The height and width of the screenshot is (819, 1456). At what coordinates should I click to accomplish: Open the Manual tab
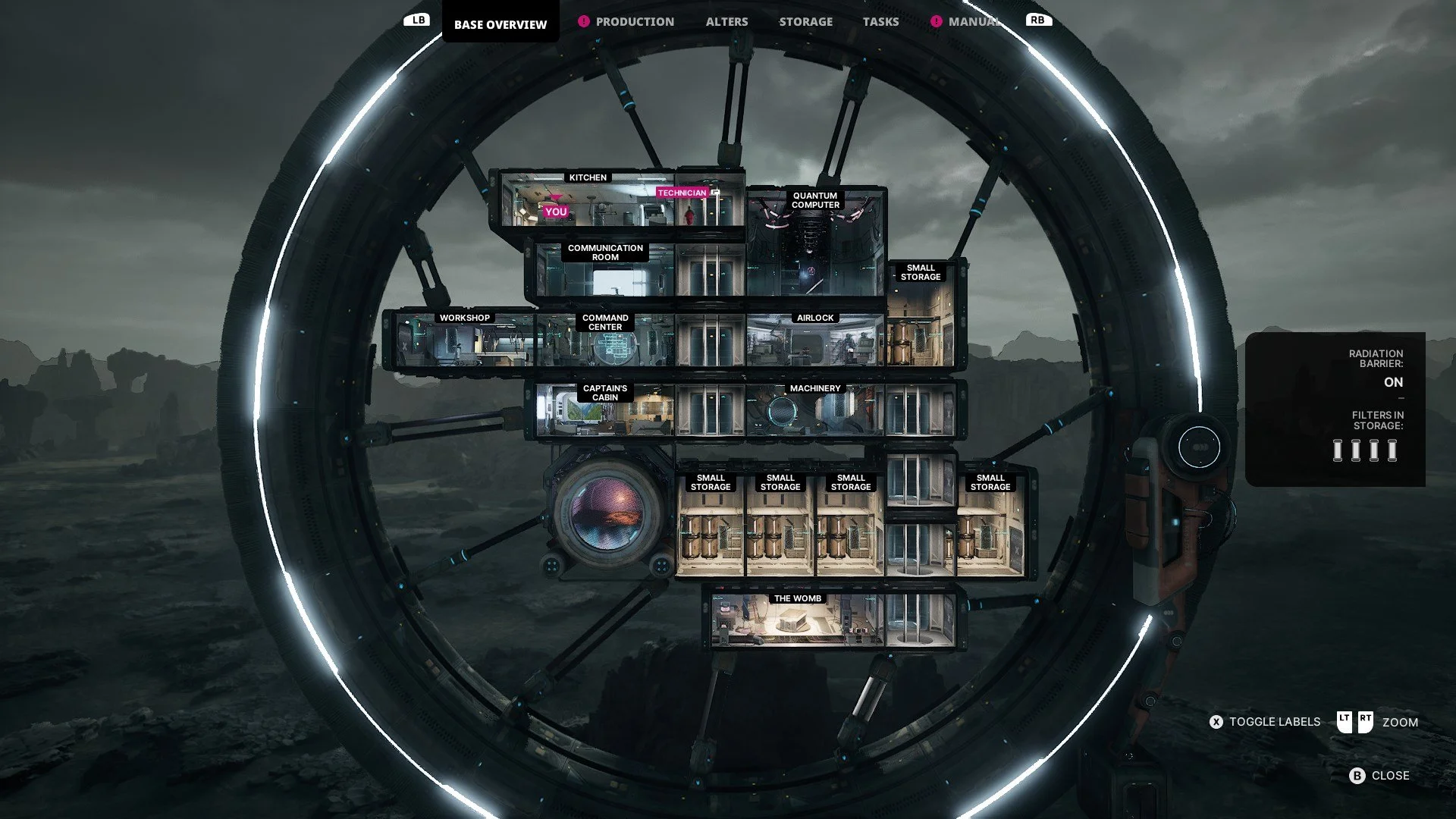973,22
